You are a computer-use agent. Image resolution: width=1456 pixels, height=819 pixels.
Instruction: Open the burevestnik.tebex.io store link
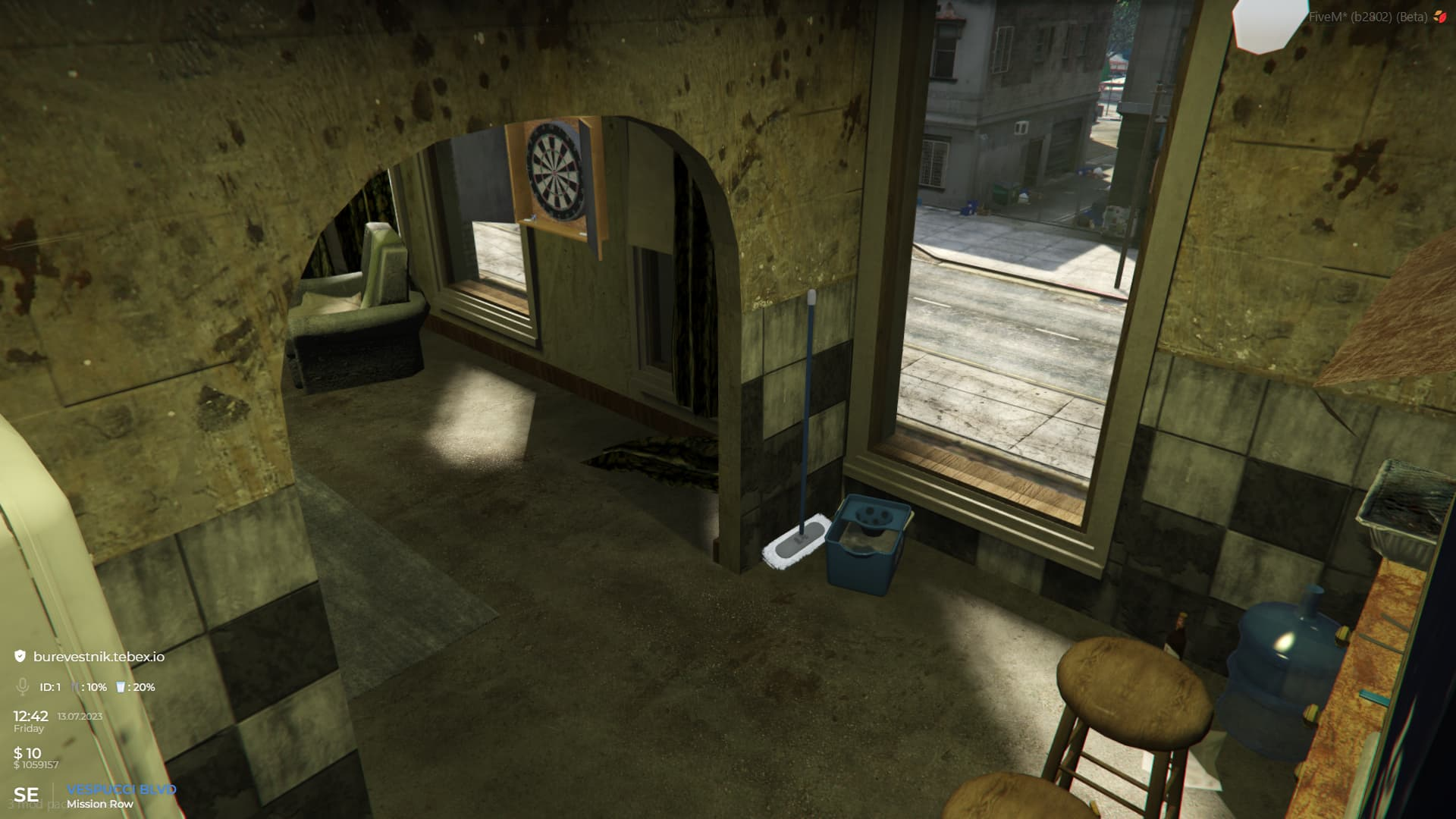[x=99, y=657]
